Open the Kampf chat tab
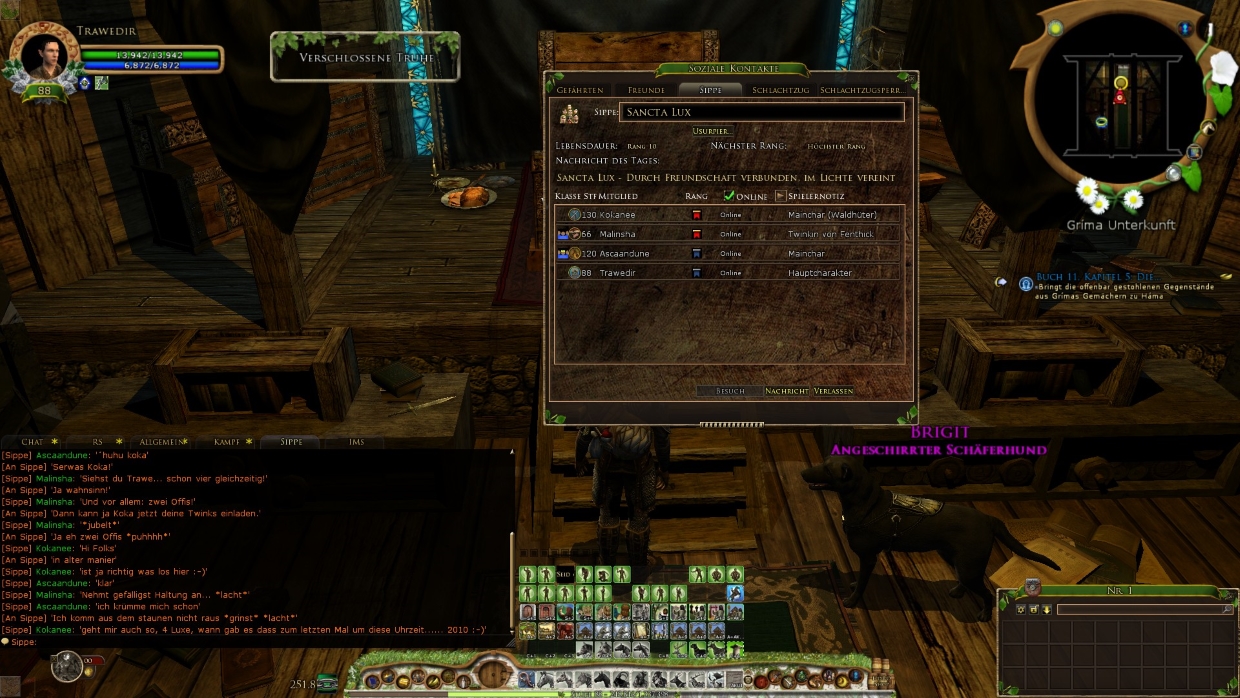The width and height of the screenshot is (1240, 698). tap(227, 441)
